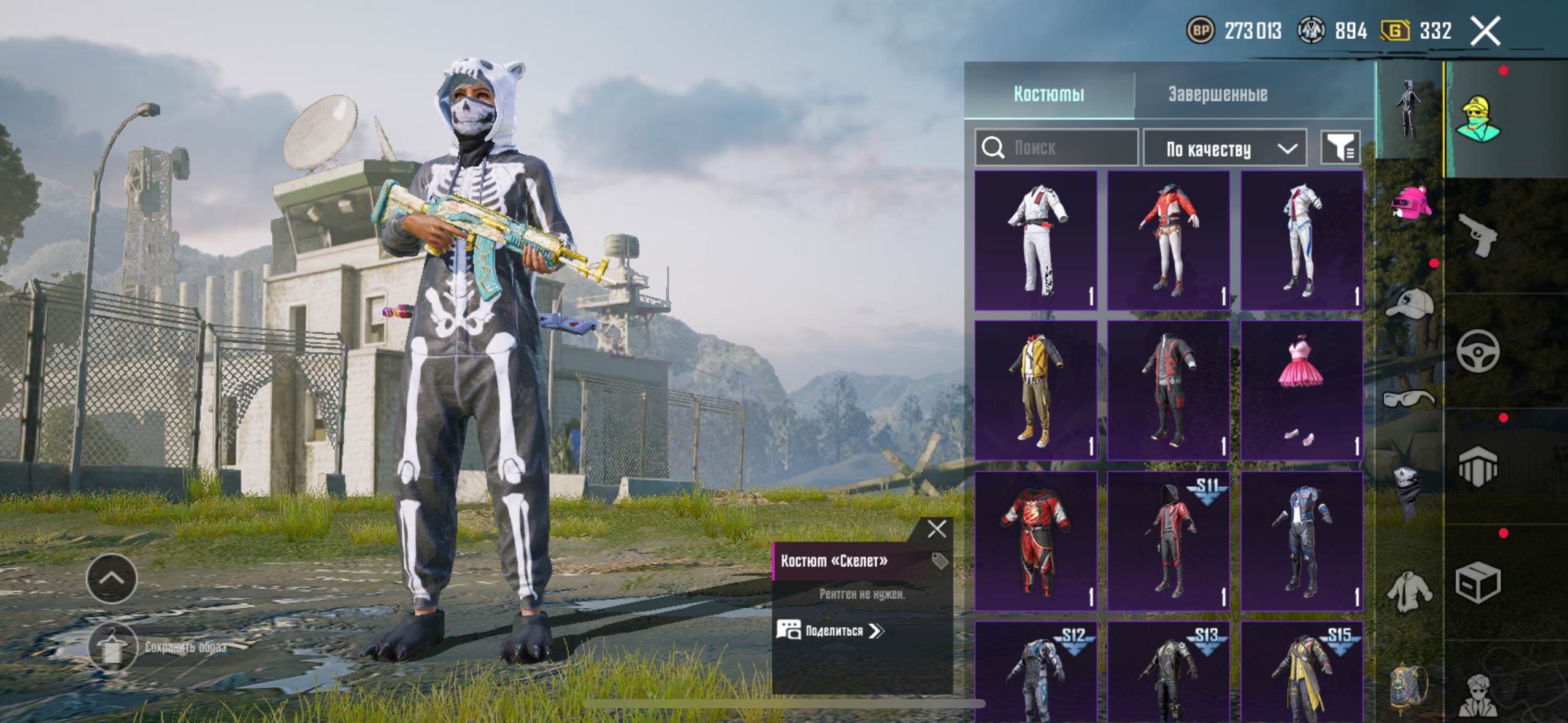
Task: Open the filter funnel button
Action: [x=1340, y=148]
